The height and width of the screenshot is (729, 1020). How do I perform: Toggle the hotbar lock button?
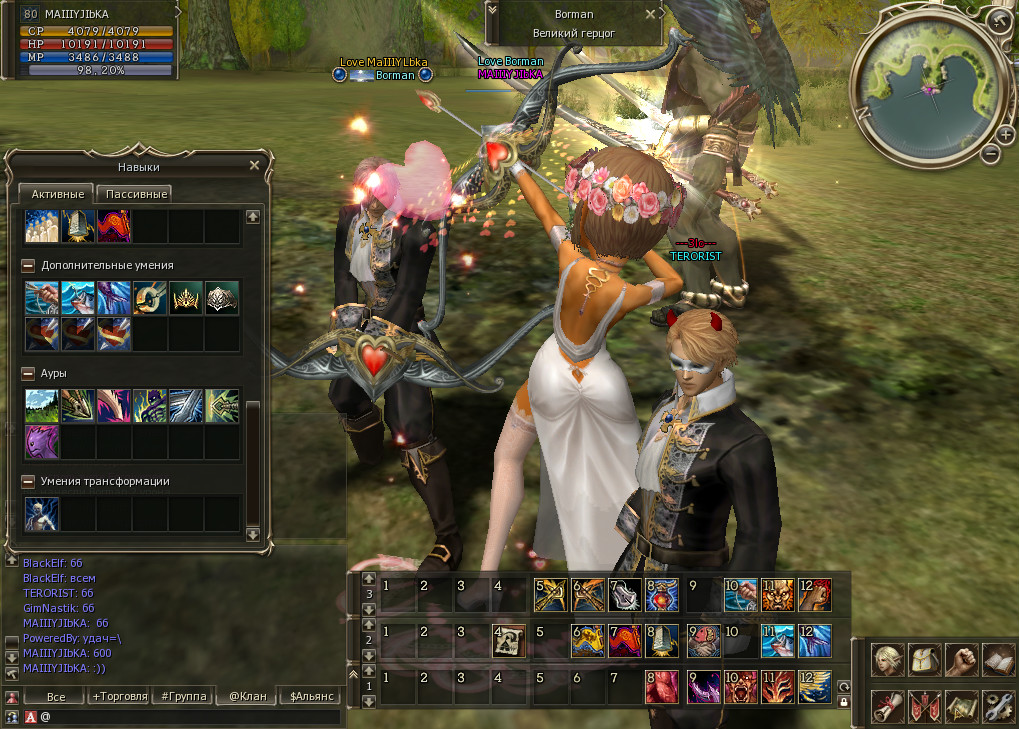coord(843,702)
